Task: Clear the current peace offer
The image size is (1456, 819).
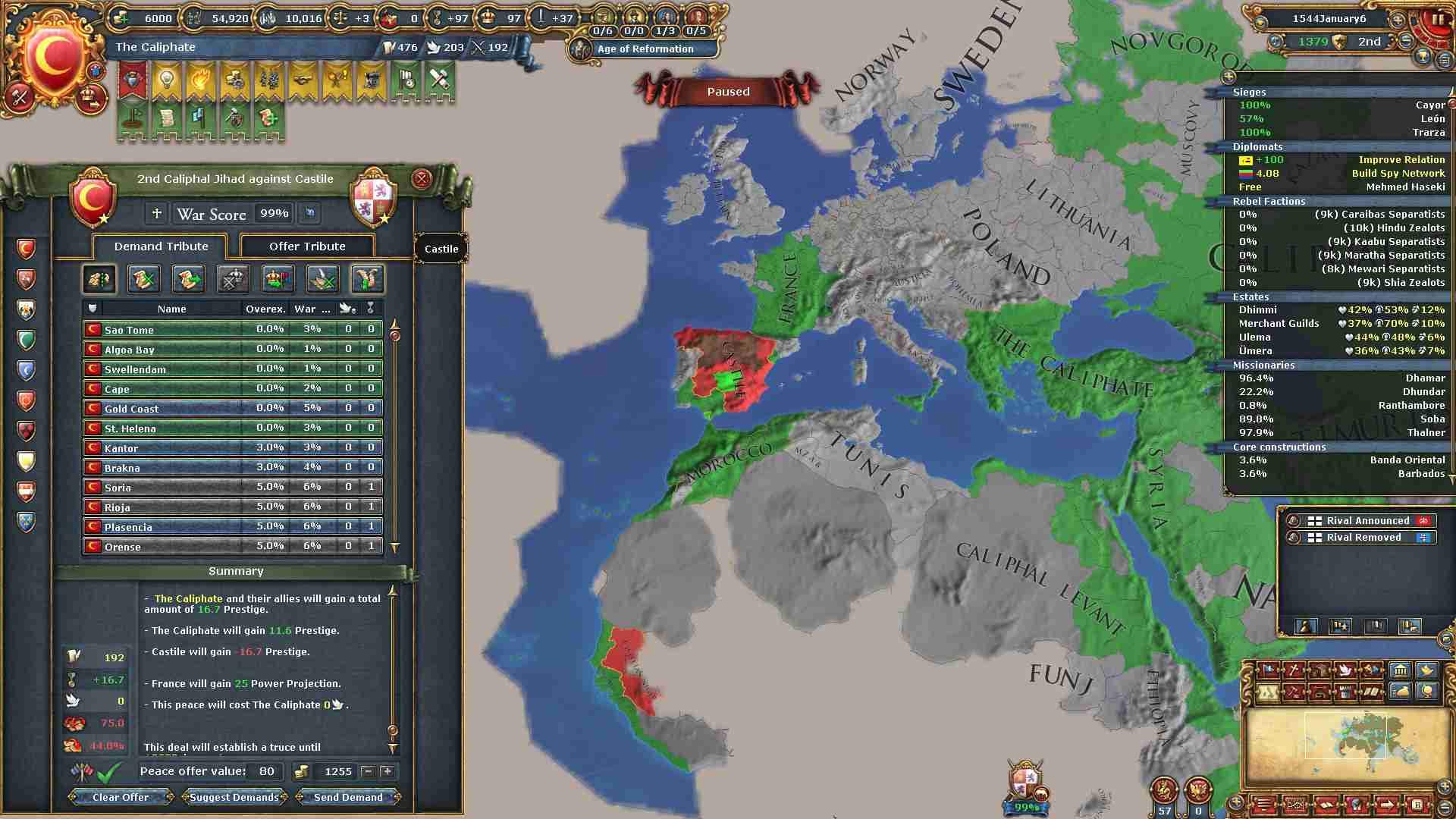Action: (121, 797)
